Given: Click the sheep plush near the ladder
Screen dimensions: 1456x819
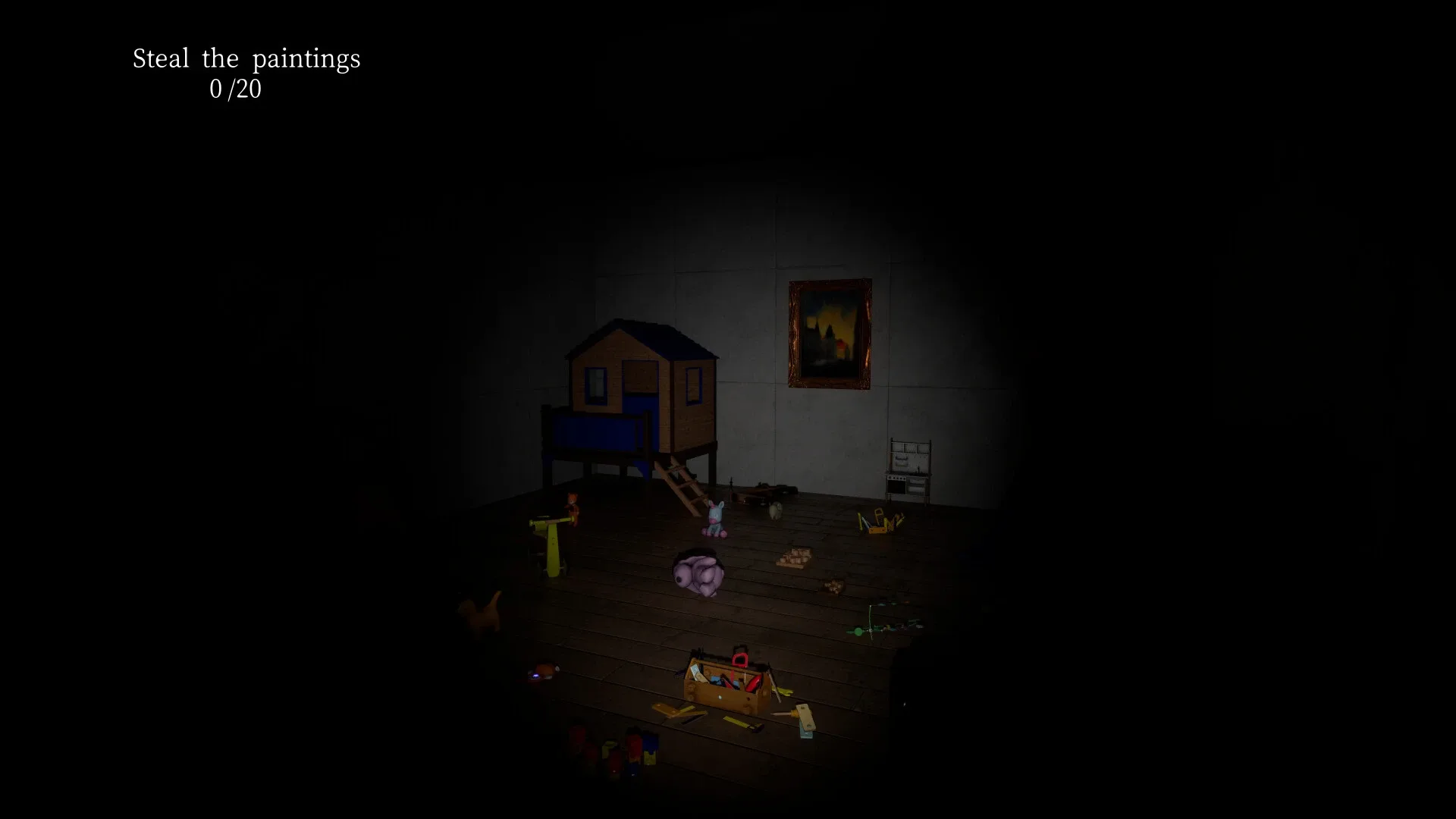Looking at the screenshot, I should pyautogui.click(x=776, y=509).
